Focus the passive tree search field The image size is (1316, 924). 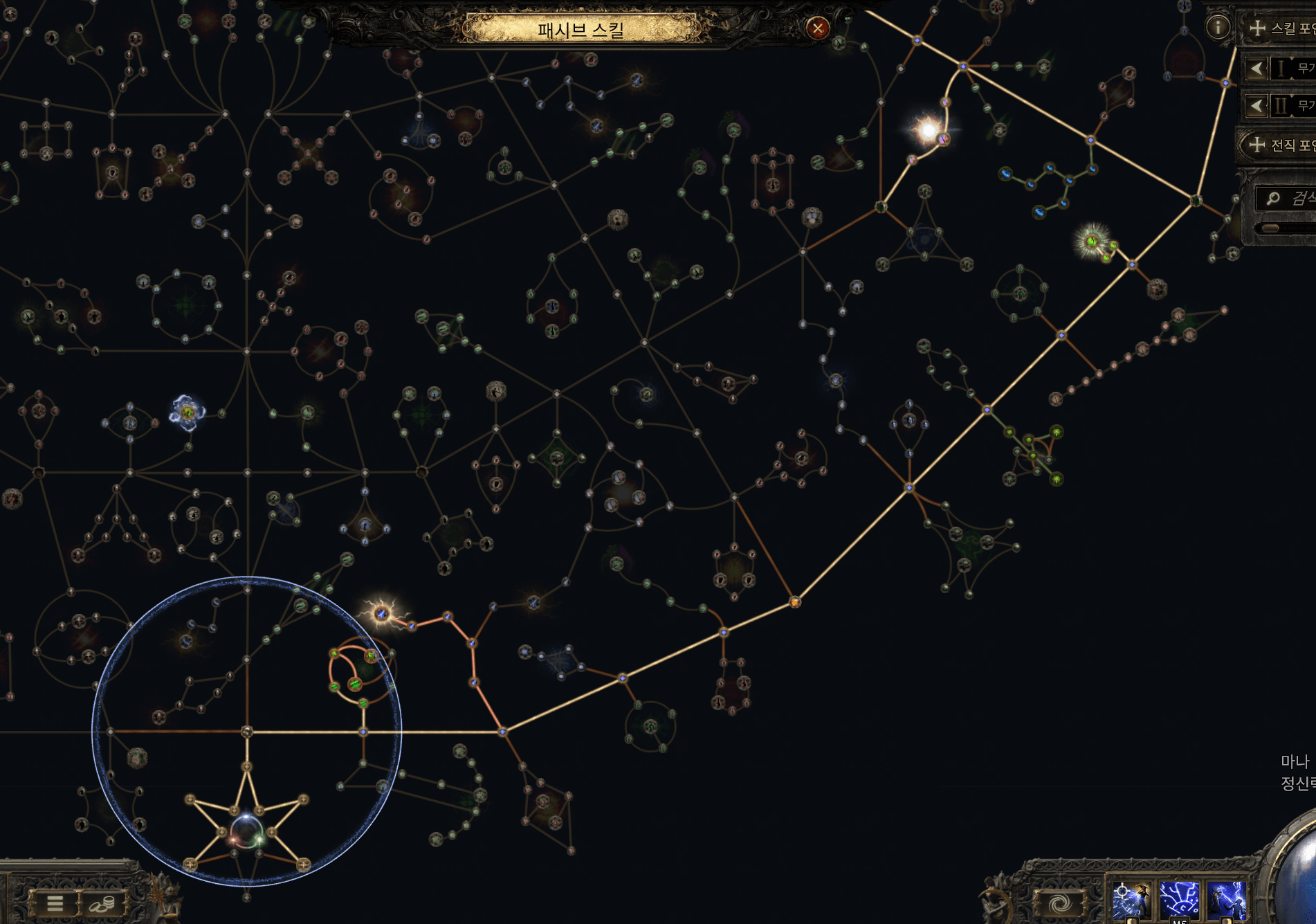click(x=1294, y=199)
